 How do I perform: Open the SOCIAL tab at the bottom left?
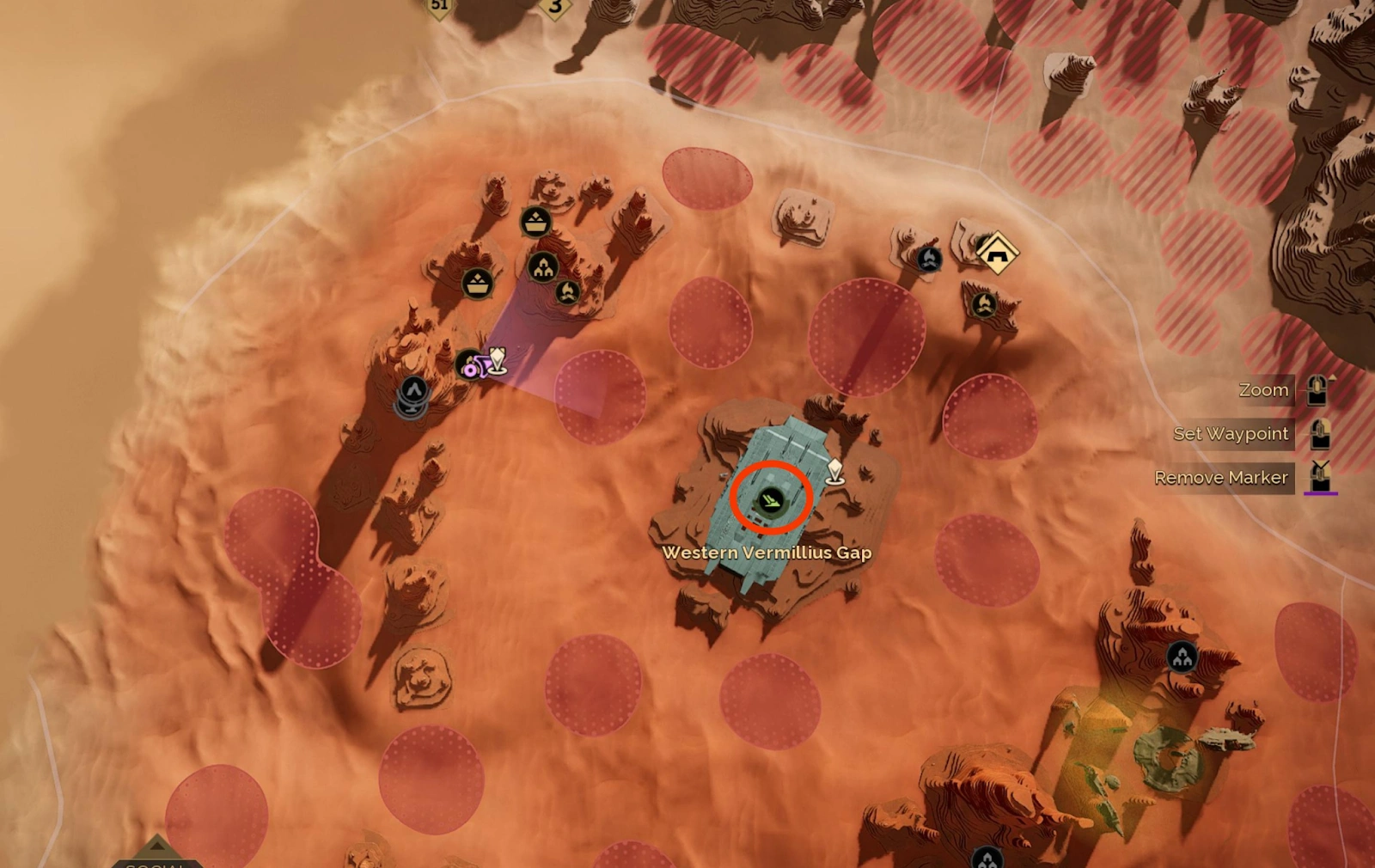(x=159, y=862)
